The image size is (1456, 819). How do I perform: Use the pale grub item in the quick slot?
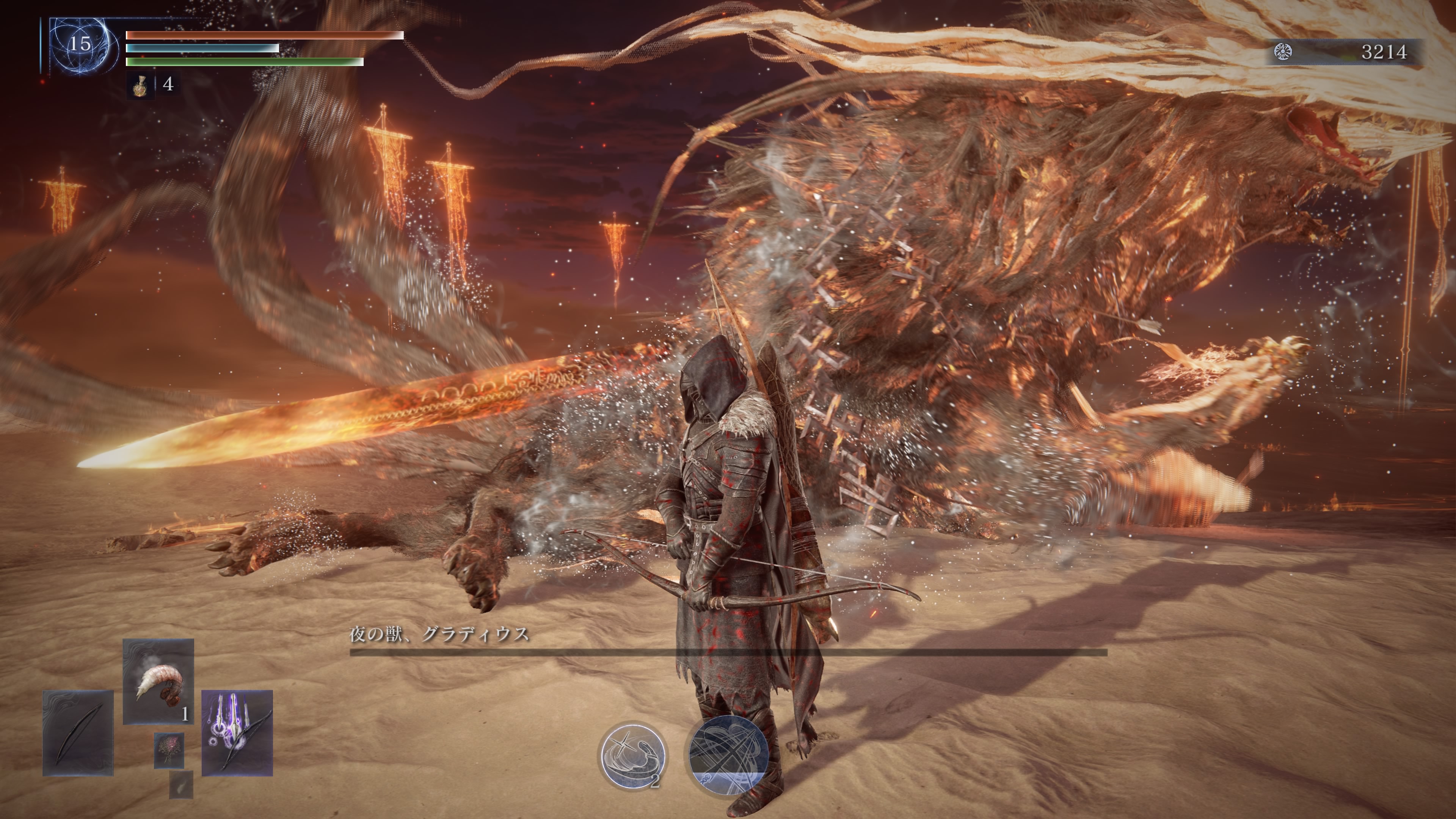coord(158,681)
